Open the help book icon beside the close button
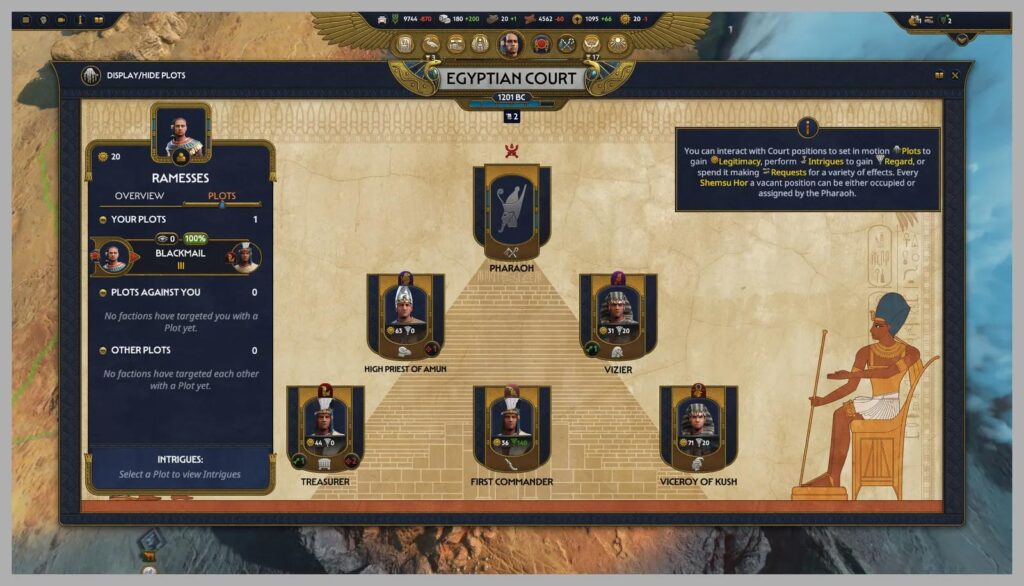 [x=939, y=75]
